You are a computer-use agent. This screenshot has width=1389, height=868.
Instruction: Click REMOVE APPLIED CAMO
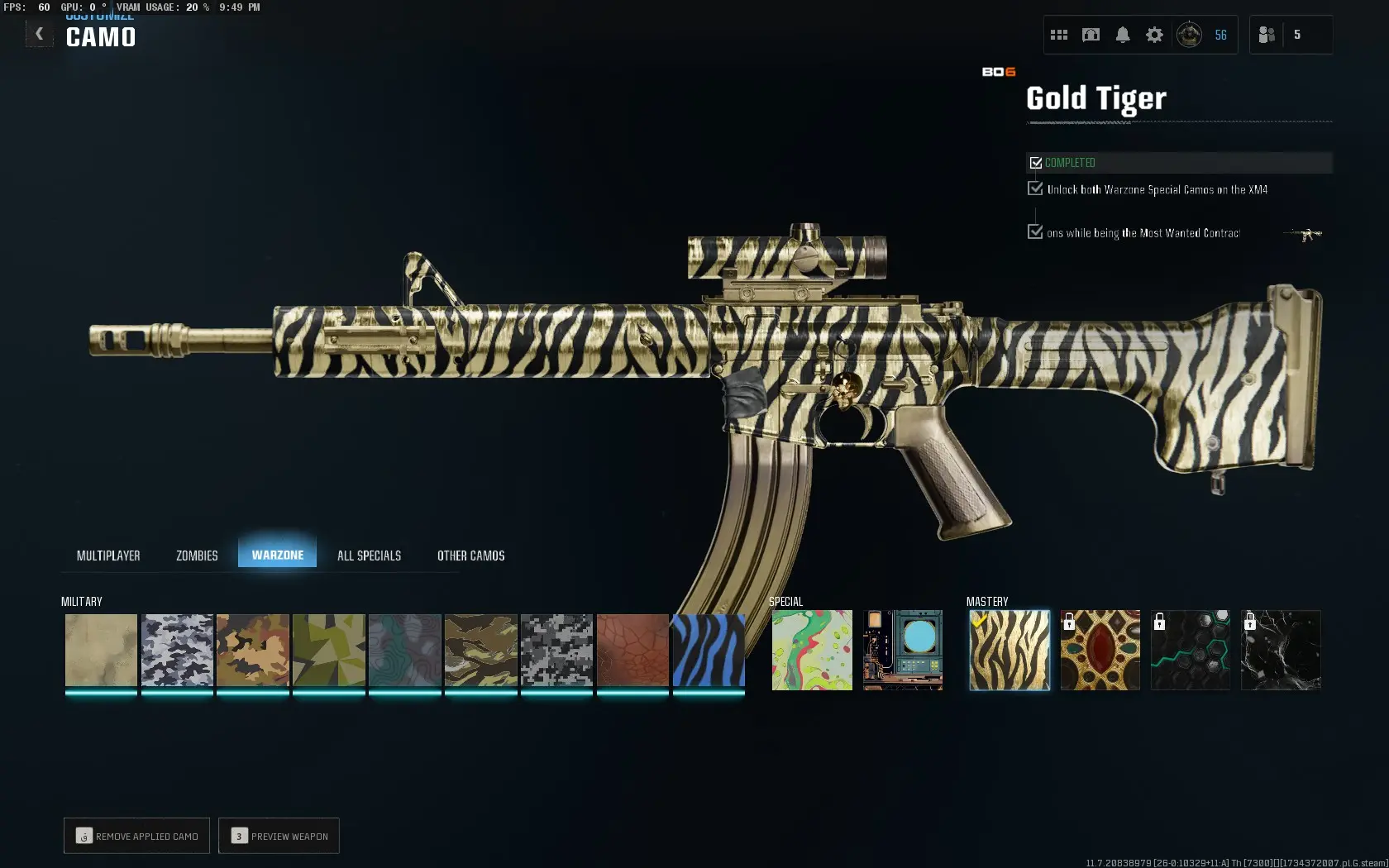[x=136, y=836]
